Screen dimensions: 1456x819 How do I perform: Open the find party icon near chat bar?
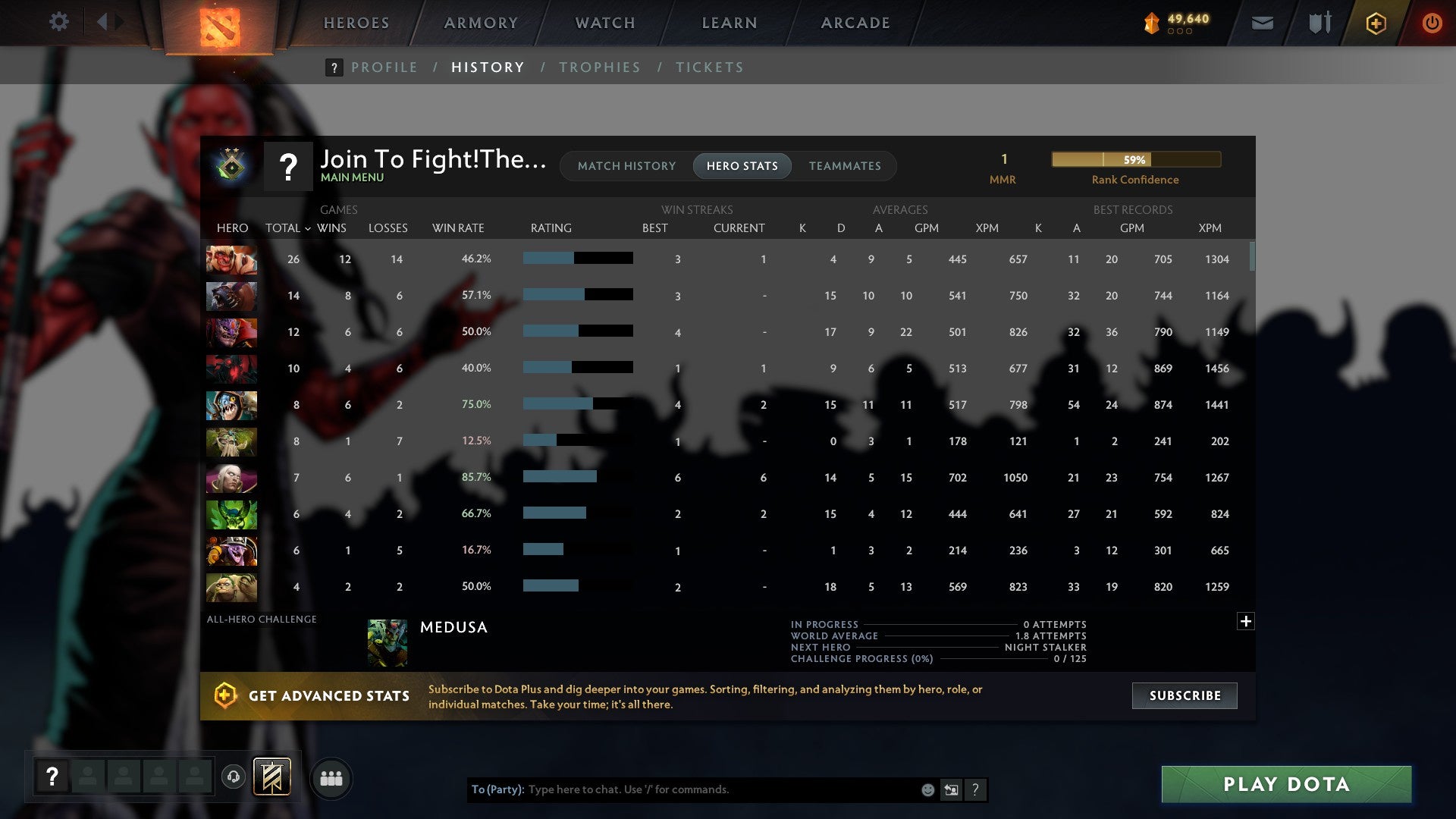[331, 777]
